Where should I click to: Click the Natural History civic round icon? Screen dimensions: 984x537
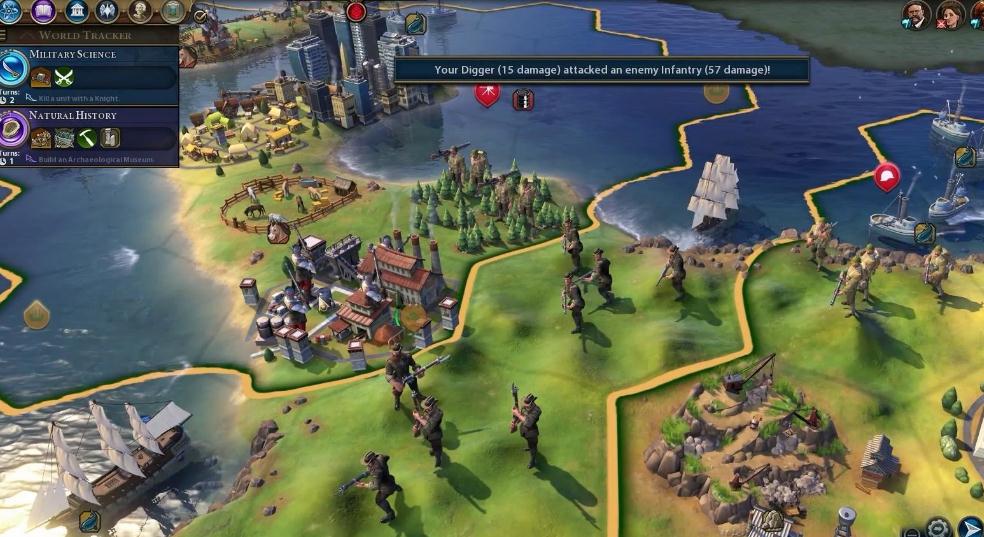point(15,130)
